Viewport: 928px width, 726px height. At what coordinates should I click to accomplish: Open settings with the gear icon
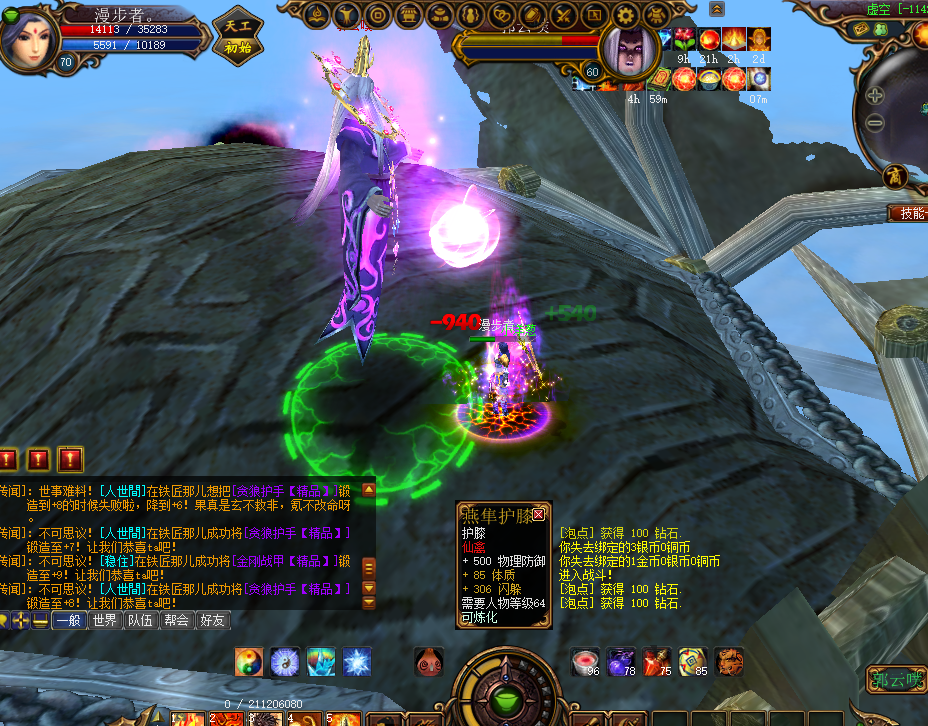click(626, 15)
